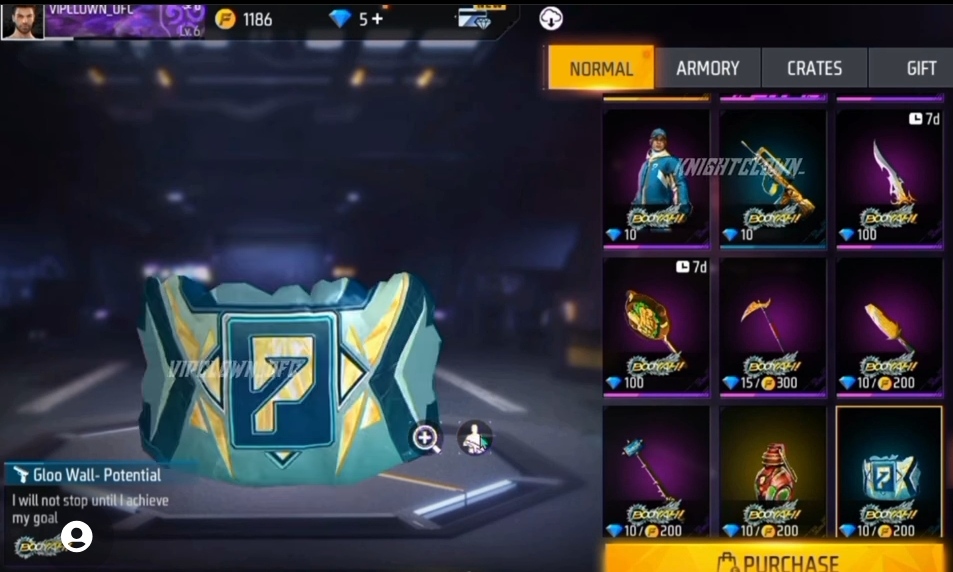Select the Gloo Wall Potential shop tile
The image size is (953, 572).
[889, 472]
